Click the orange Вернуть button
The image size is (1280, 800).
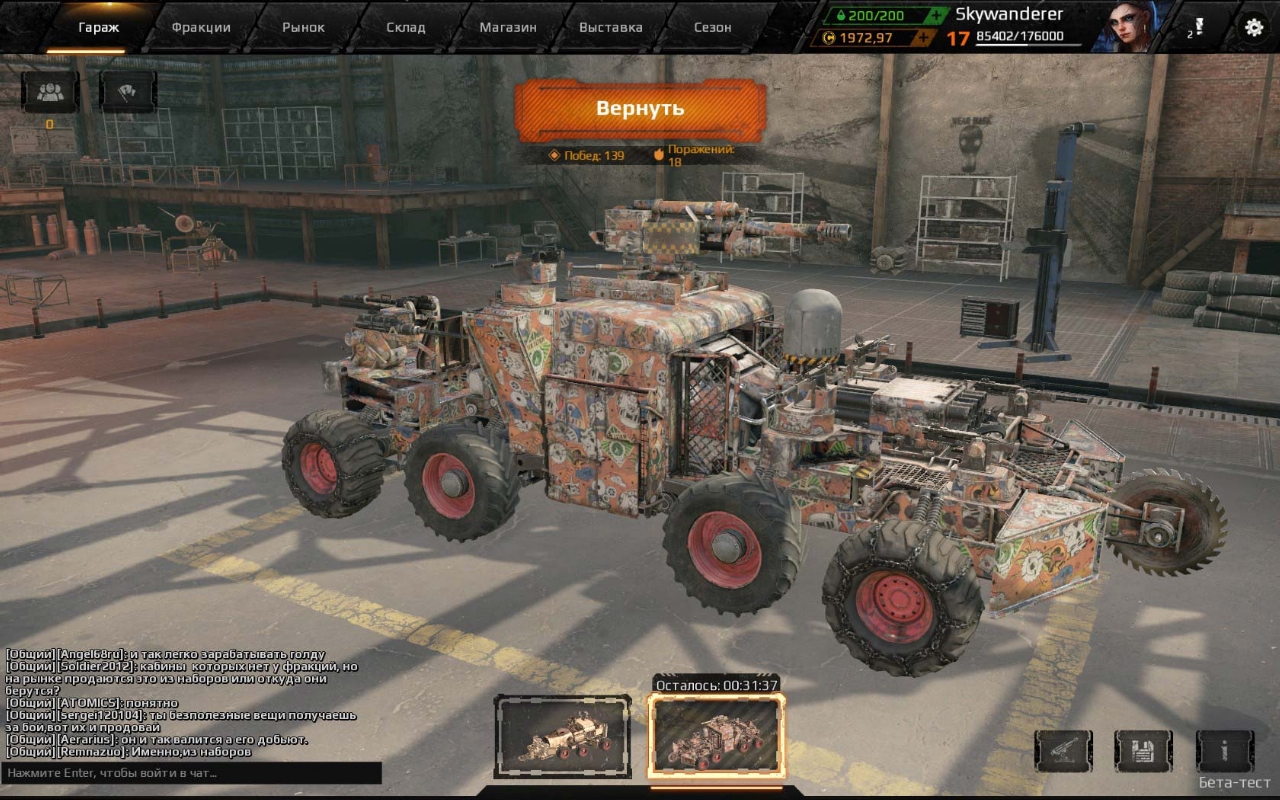pyautogui.click(x=640, y=108)
